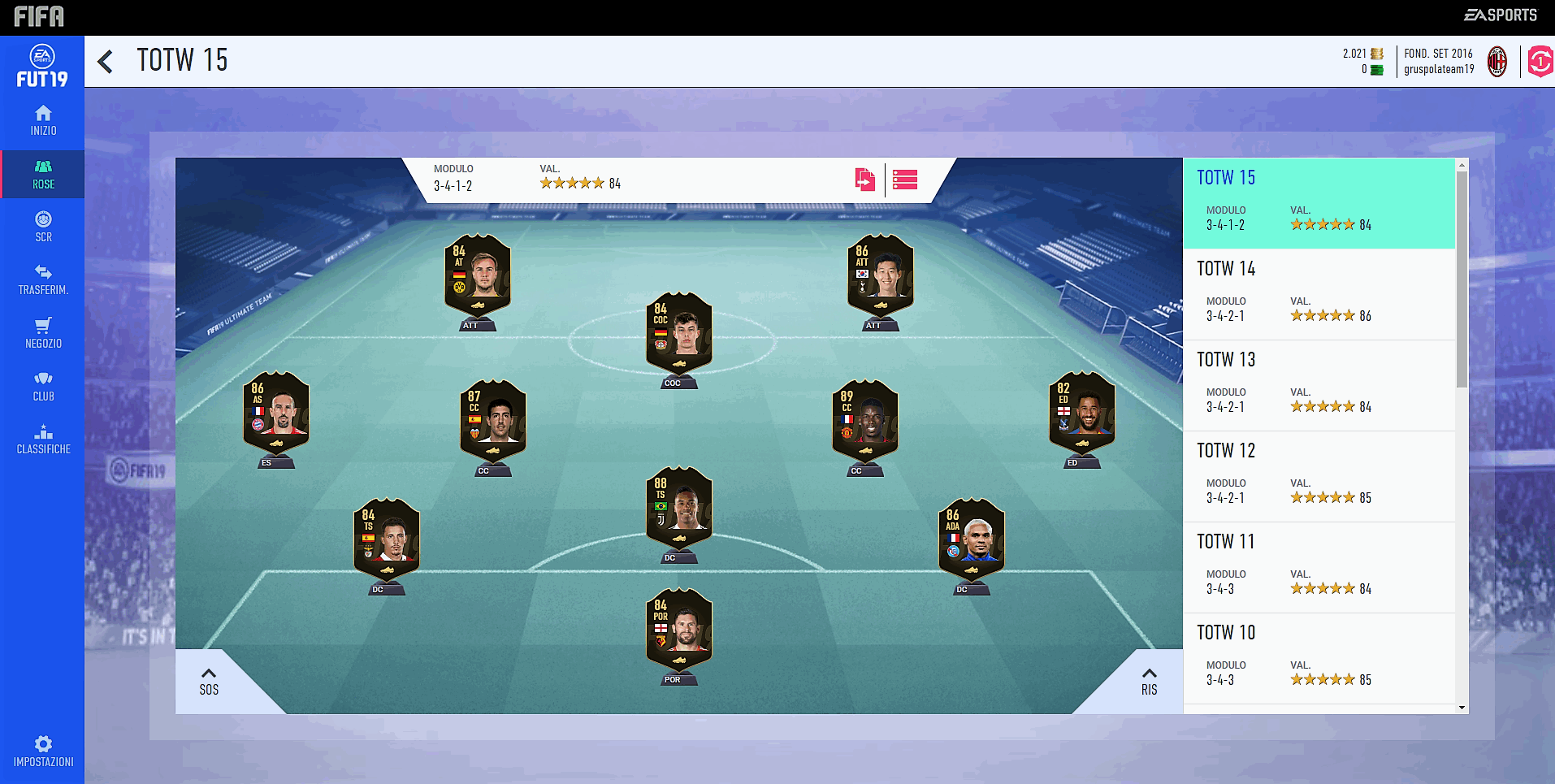
Task: Select the Rose squads menu
Action: tap(43, 174)
